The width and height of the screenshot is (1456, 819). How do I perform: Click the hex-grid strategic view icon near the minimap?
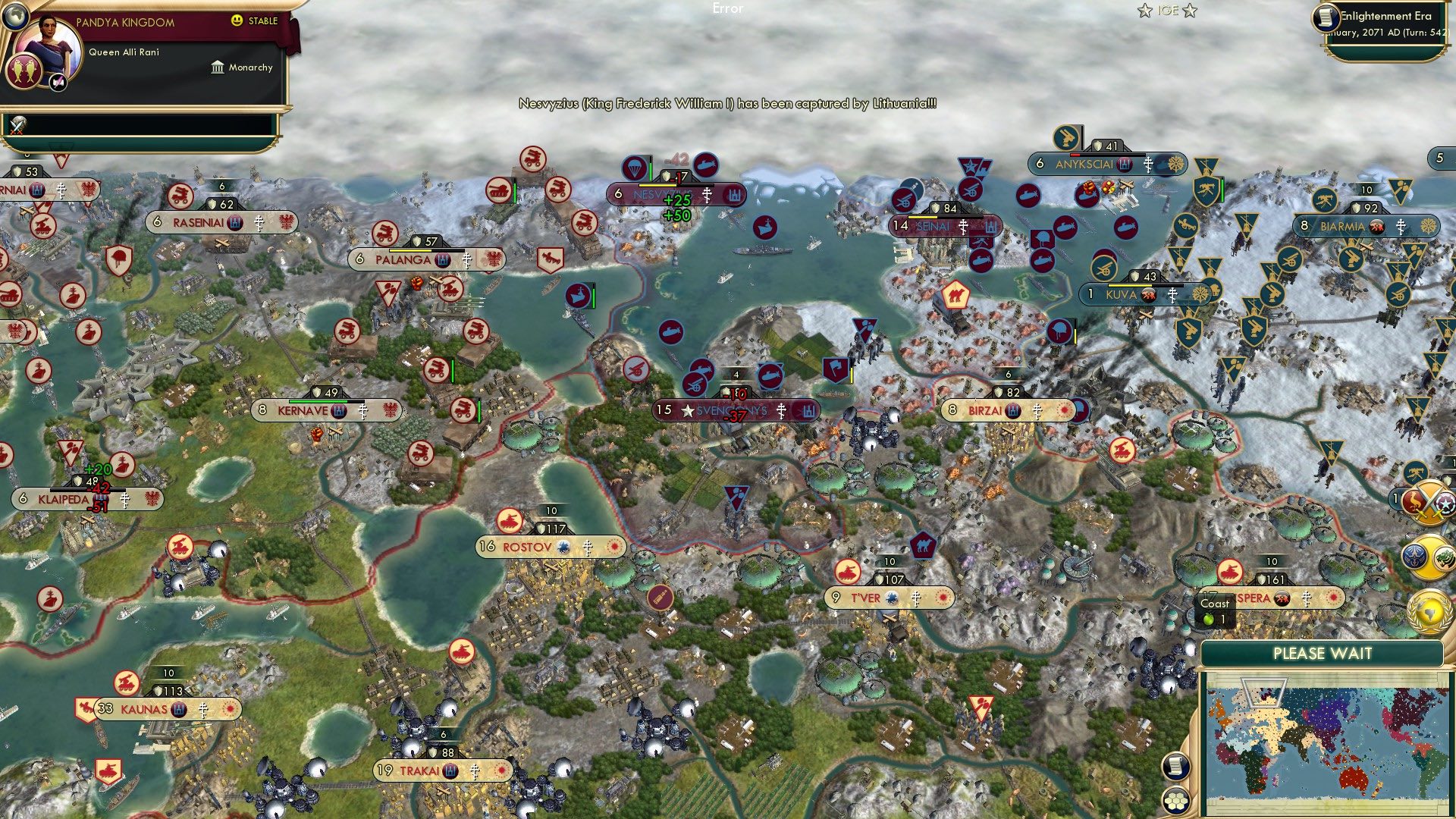[1176, 803]
